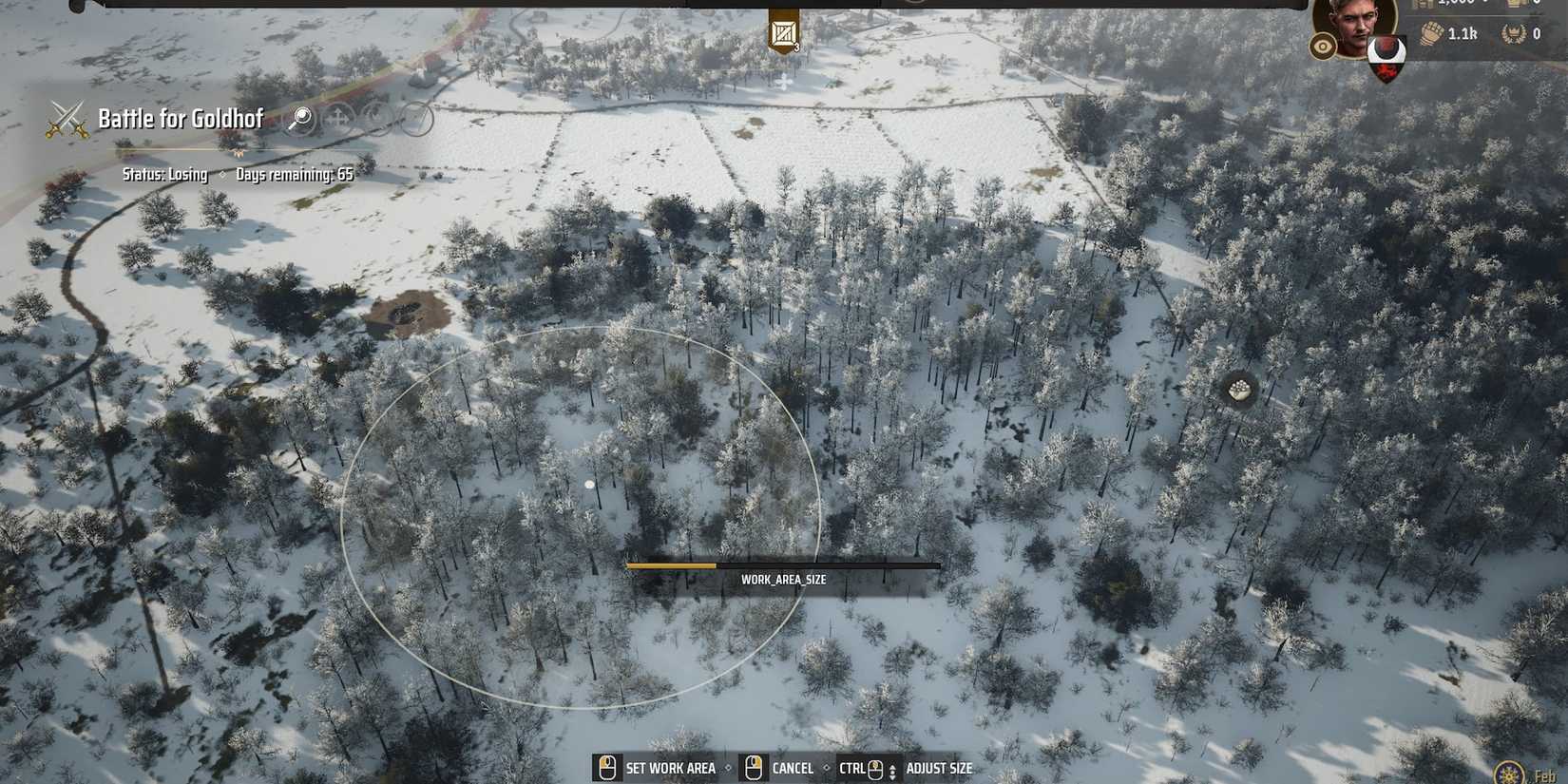This screenshot has width=1568, height=784.
Task: Click the gauntlet influence icon showing 1.1k
Action: 1432,31
